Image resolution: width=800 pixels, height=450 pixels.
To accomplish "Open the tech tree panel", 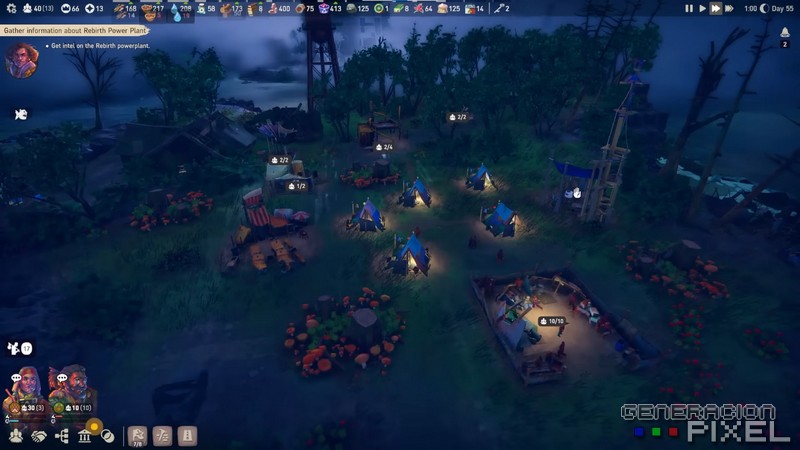I will (62, 436).
